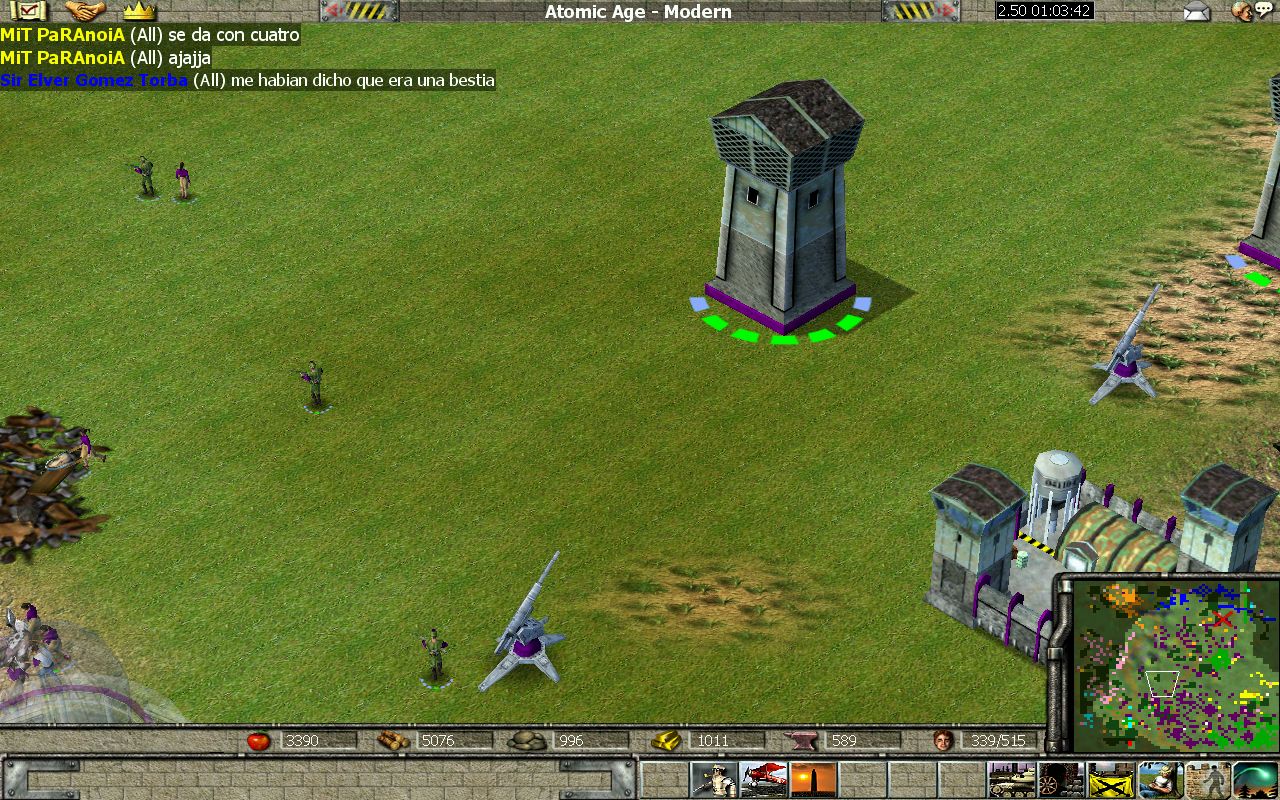The width and height of the screenshot is (1280, 800).
Task: Open the envelope messages icon
Action: (x=1196, y=12)
